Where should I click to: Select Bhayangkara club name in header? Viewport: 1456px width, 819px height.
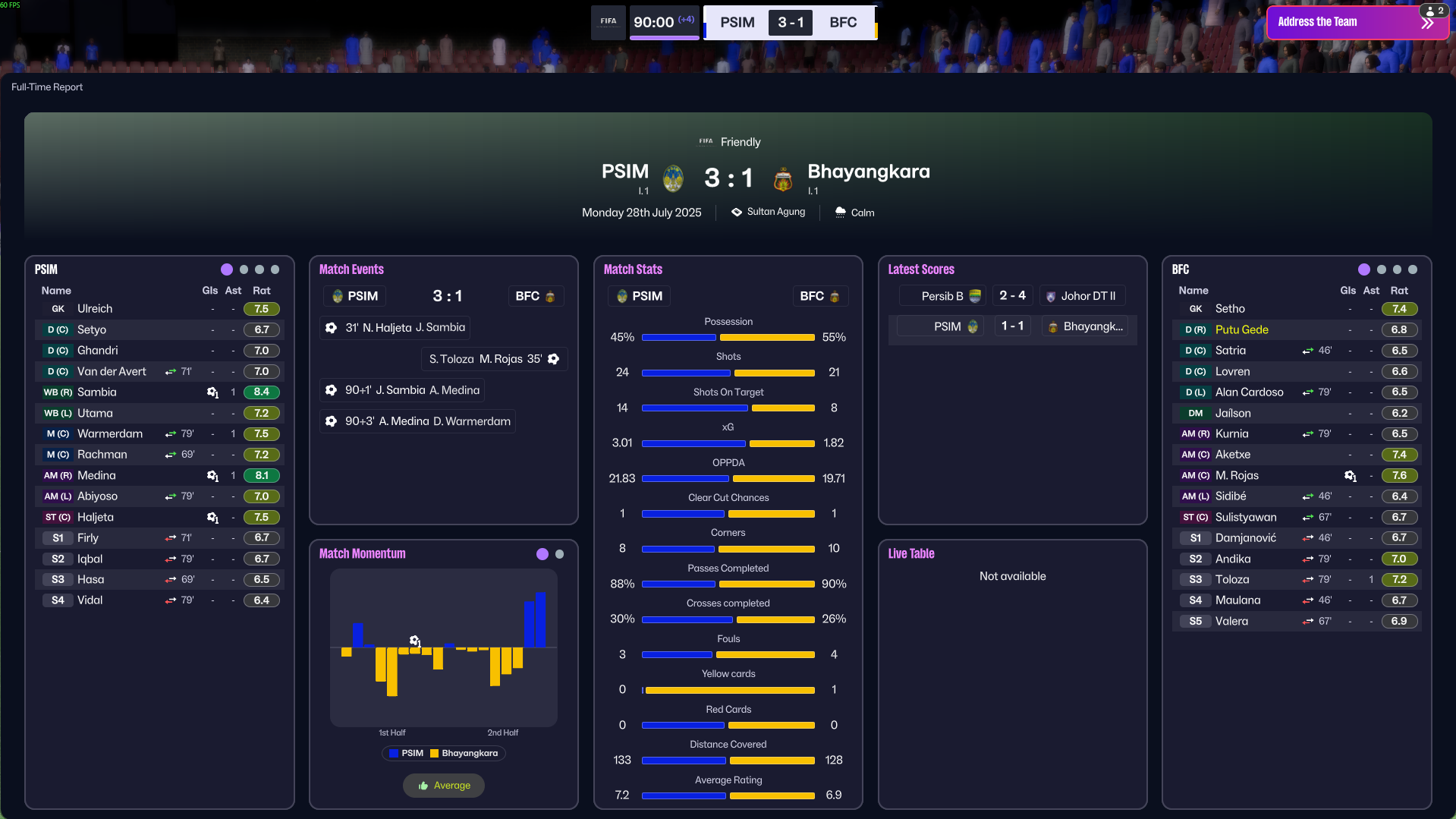[x=868, y=172]
